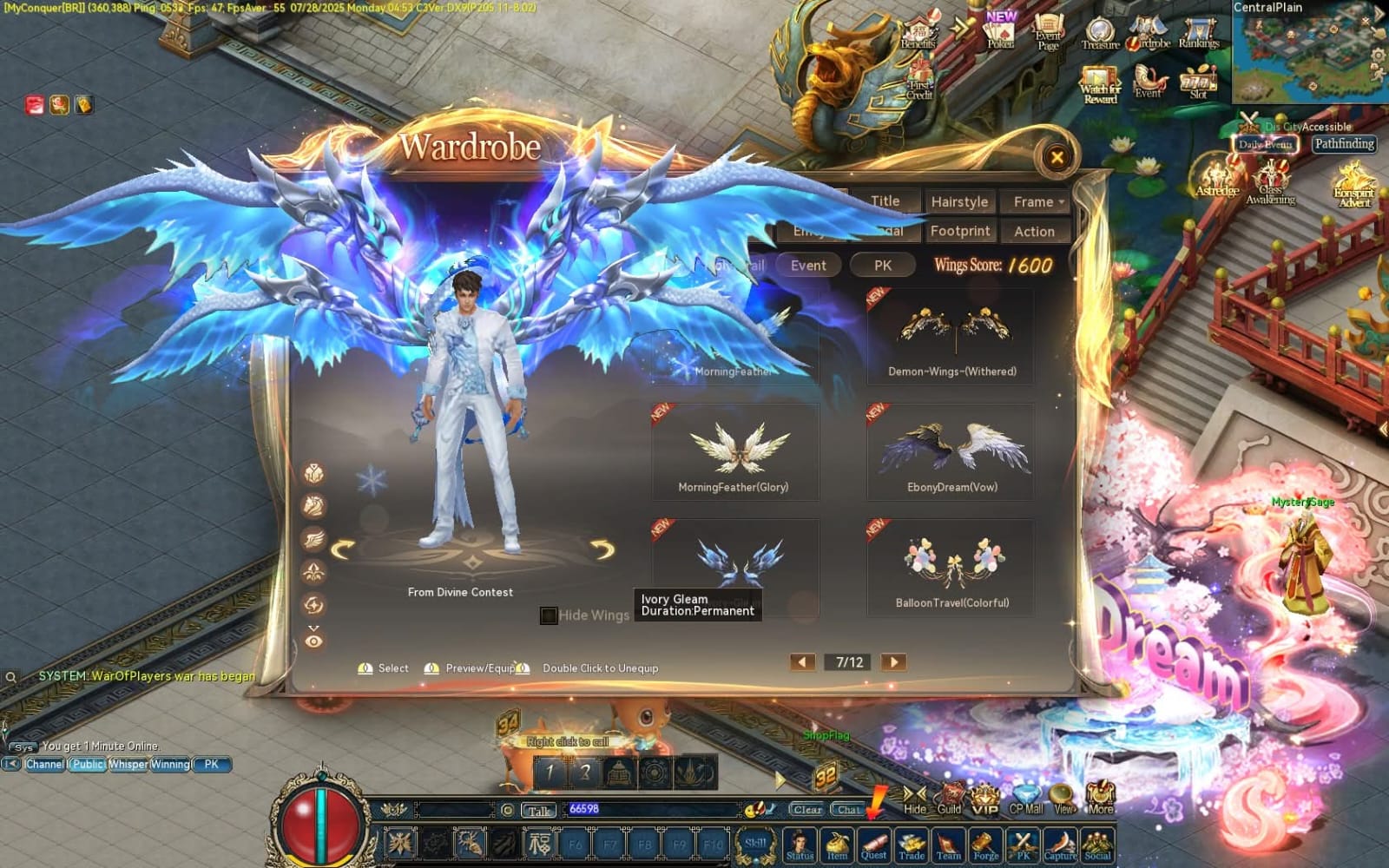Clear the chat log
The width and height of the screenshot is (1389, 868).
pyautogui.click(x=806, y=809)
